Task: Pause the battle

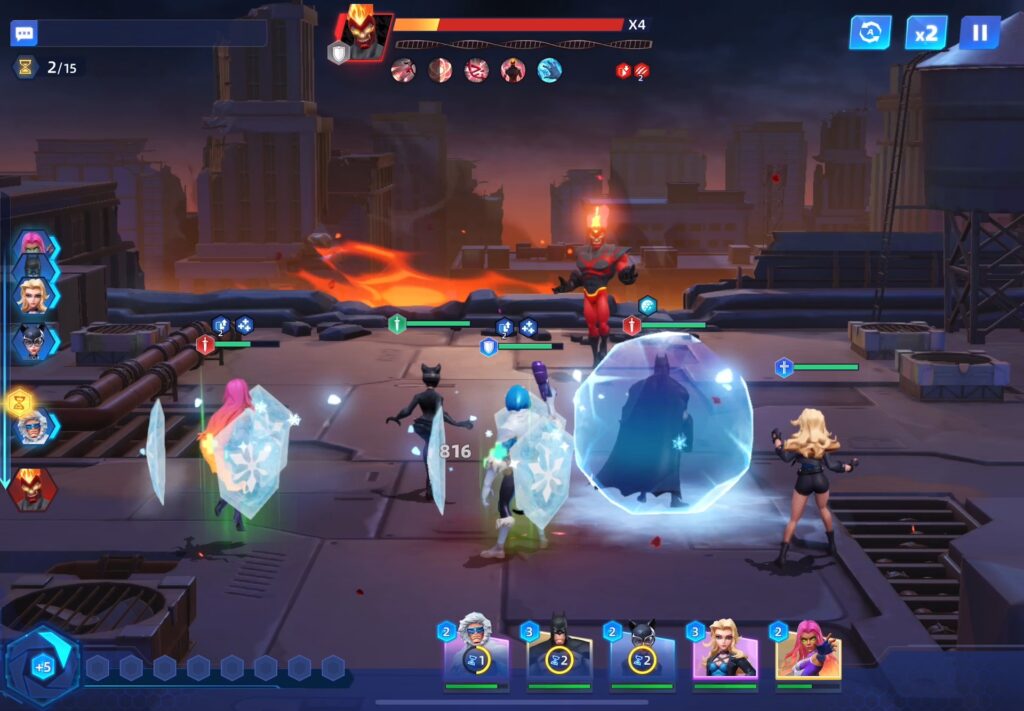Action: pos(979,32)
